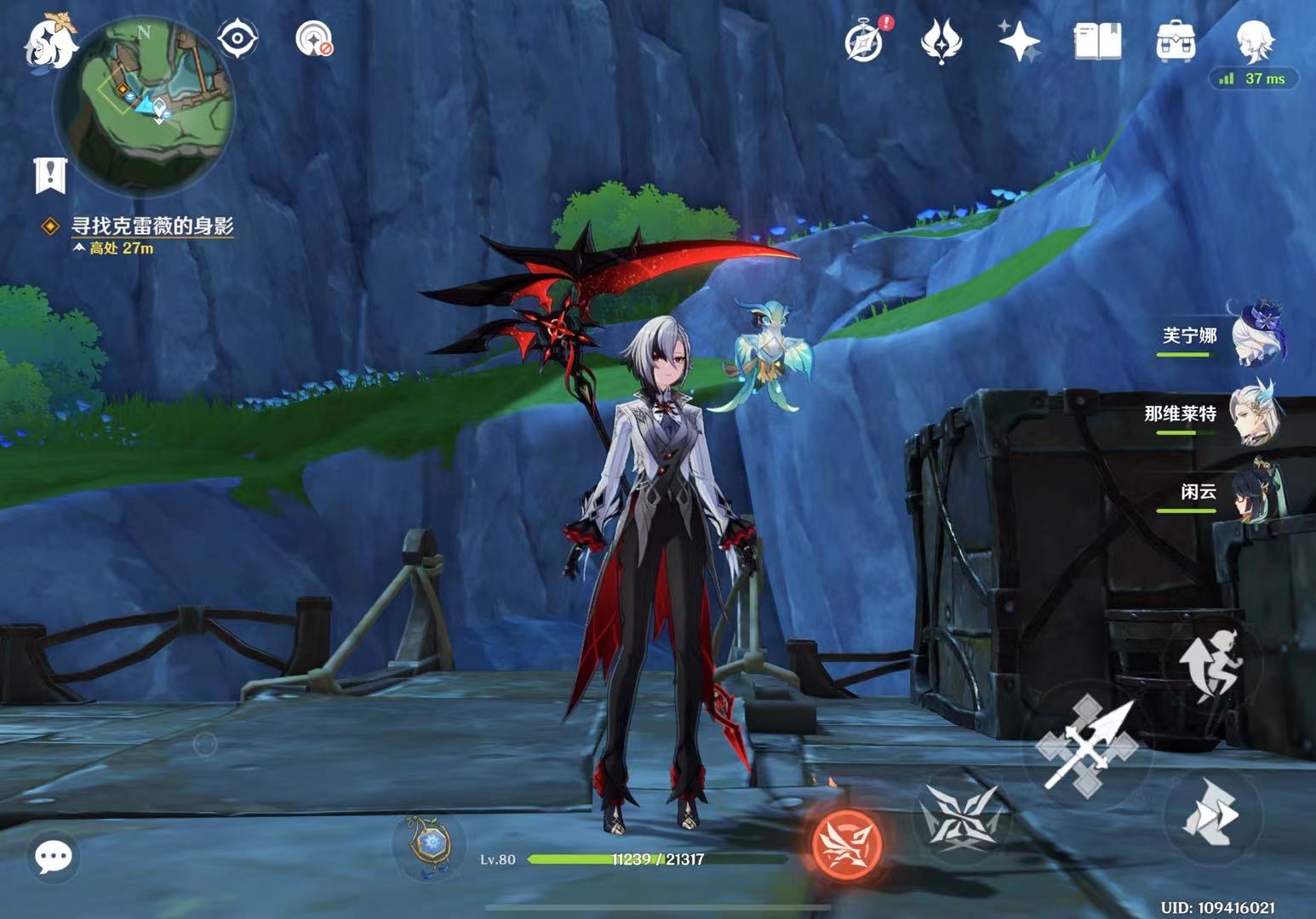Open the battle pass winged icon
The image size is (1316, 919).
coord(941,41)
